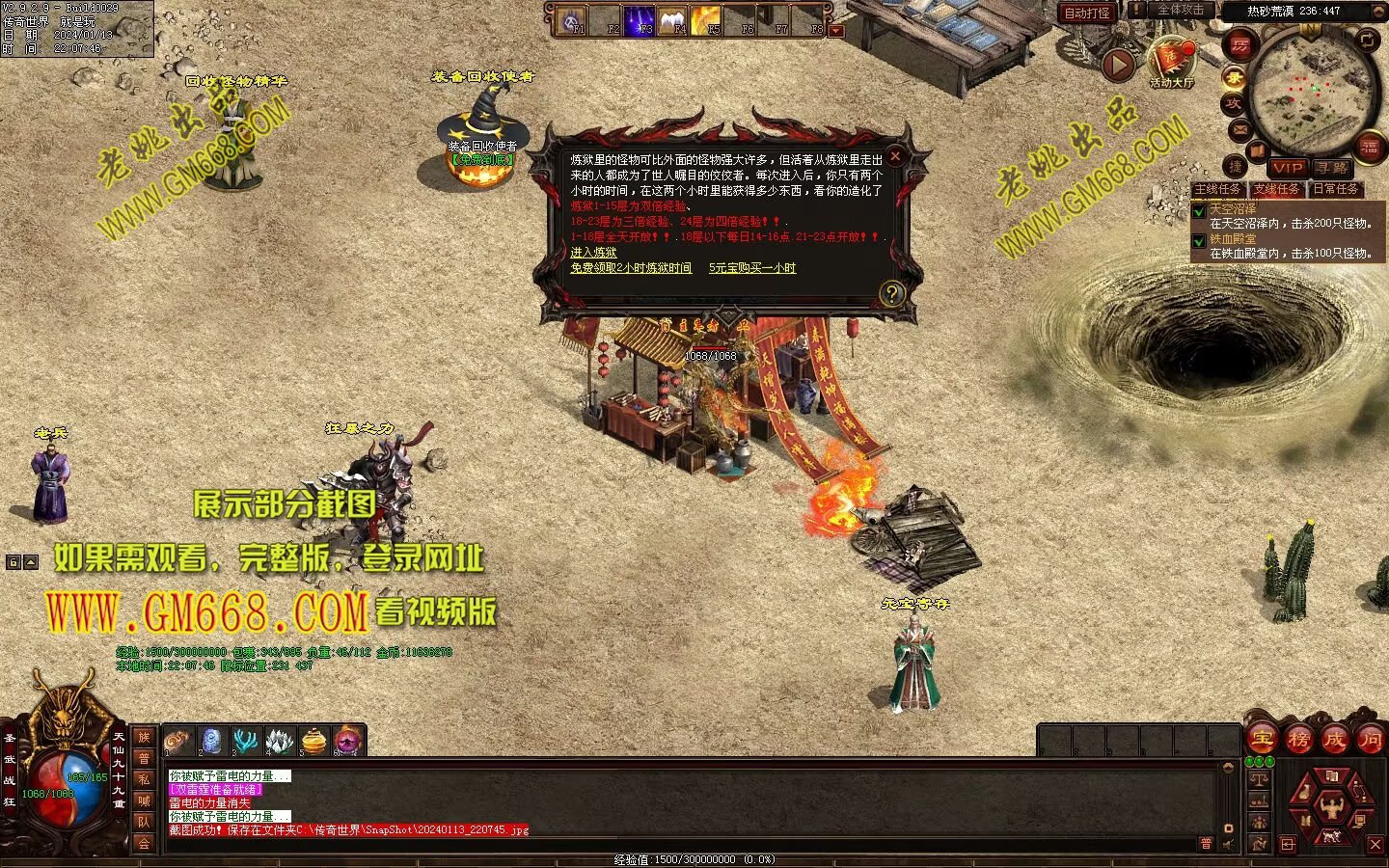Select the 天空沼泽 quest tracker entry

(x=1234, y=208)
